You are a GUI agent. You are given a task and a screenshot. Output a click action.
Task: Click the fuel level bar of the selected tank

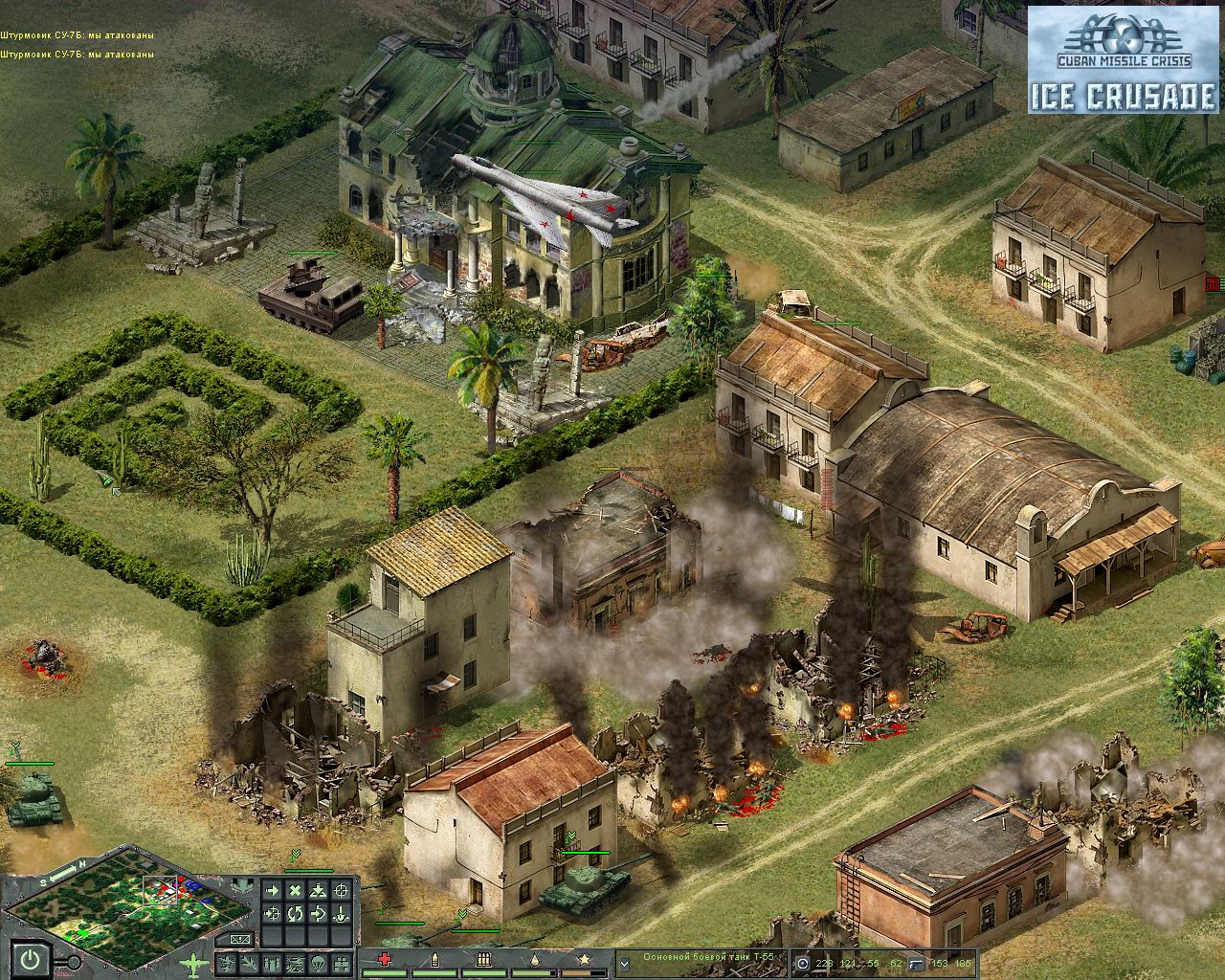[x=530, y=973]
